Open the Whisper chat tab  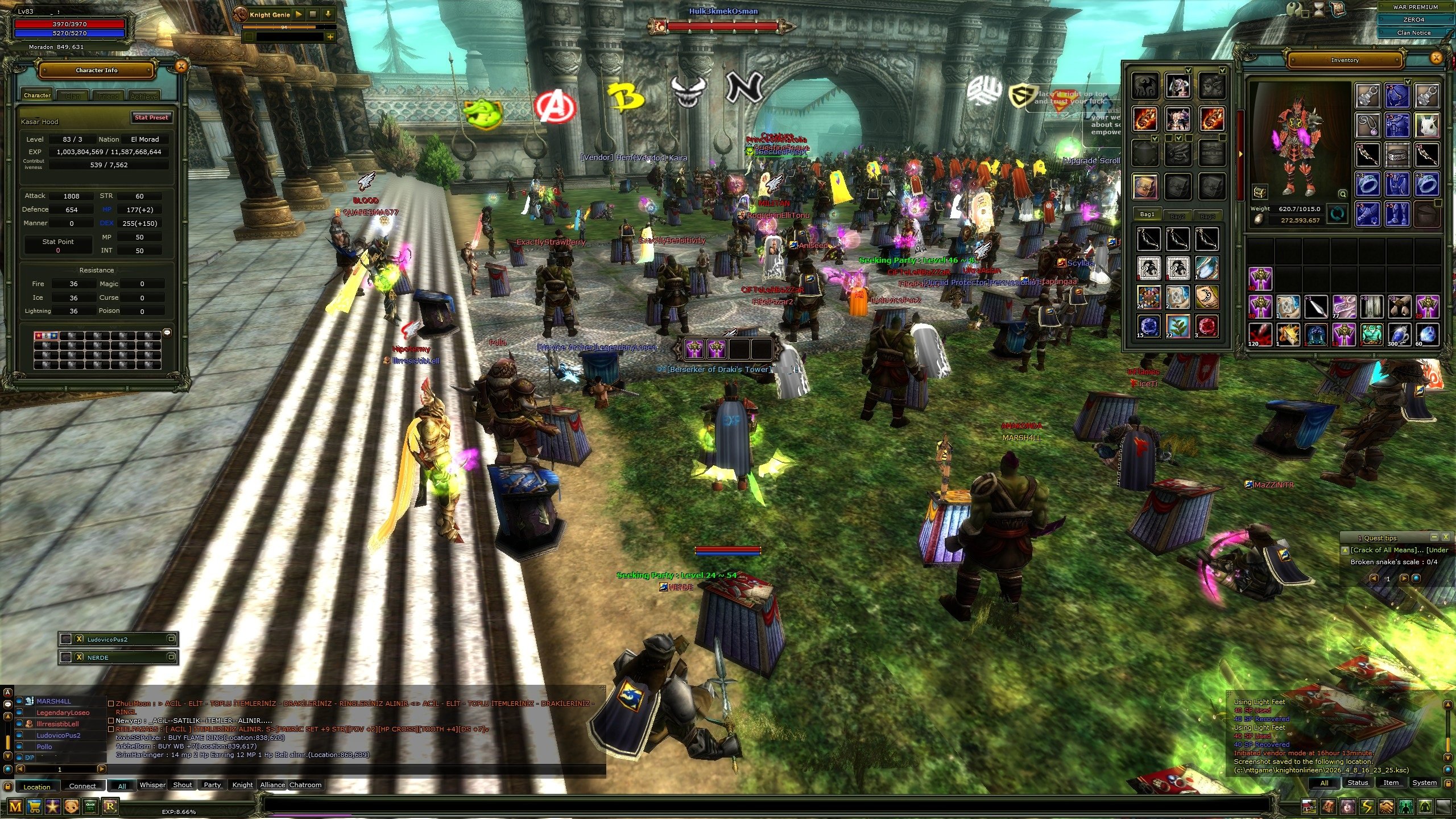[x=152, y=785]
